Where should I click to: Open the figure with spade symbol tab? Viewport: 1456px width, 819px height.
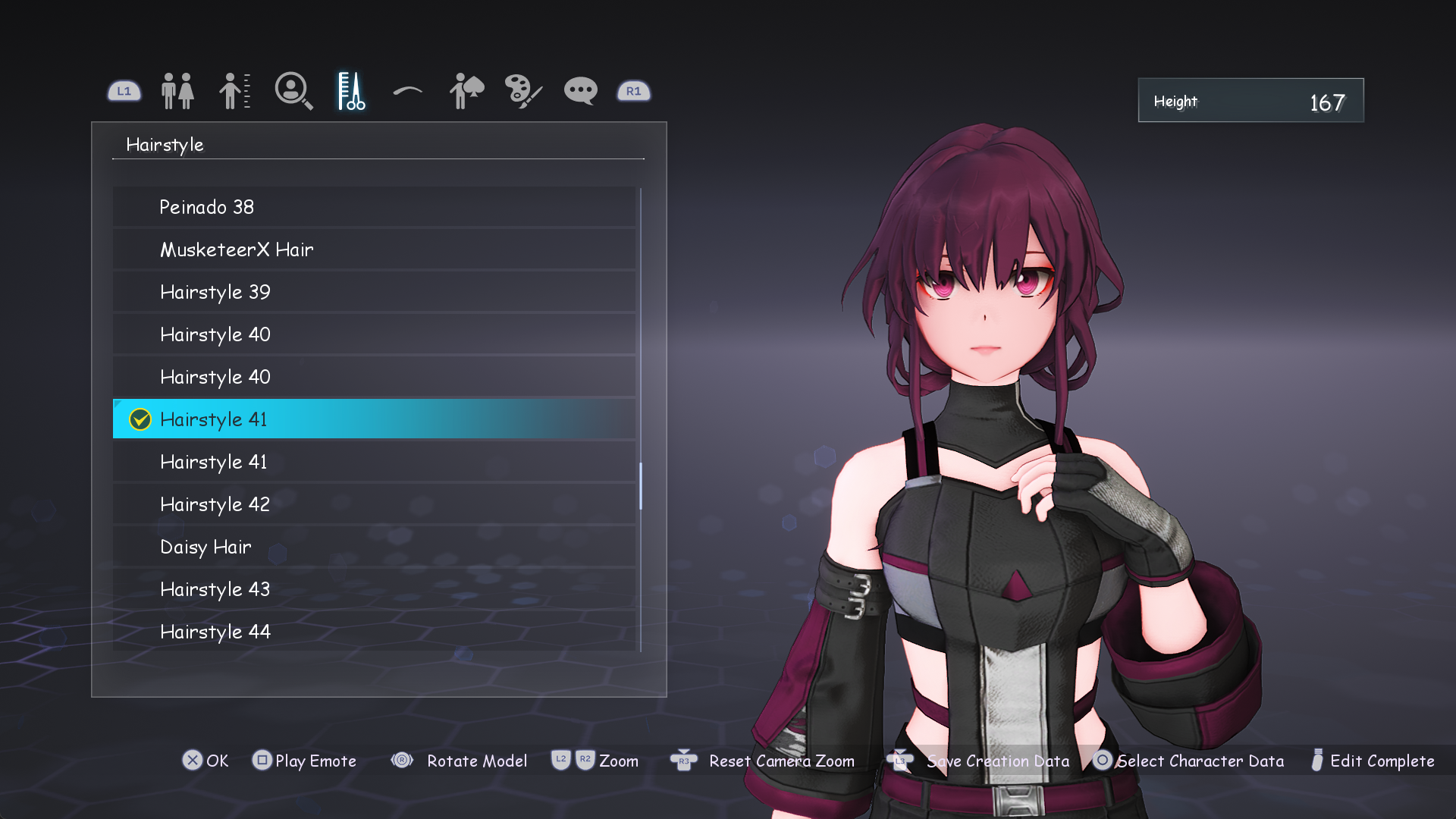[x=466, y=91]
